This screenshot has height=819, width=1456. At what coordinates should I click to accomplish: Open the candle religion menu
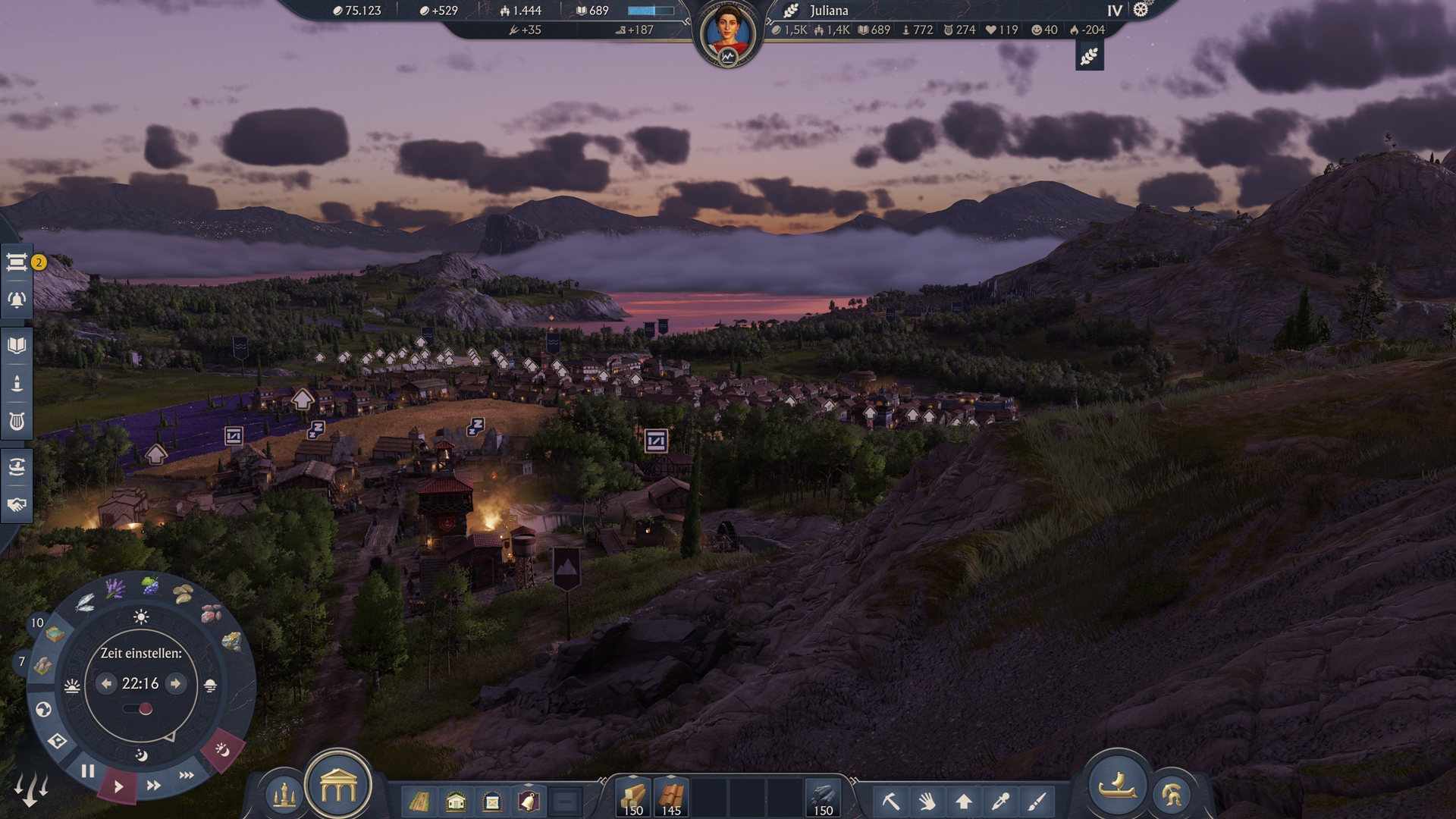tap(17, 384)
